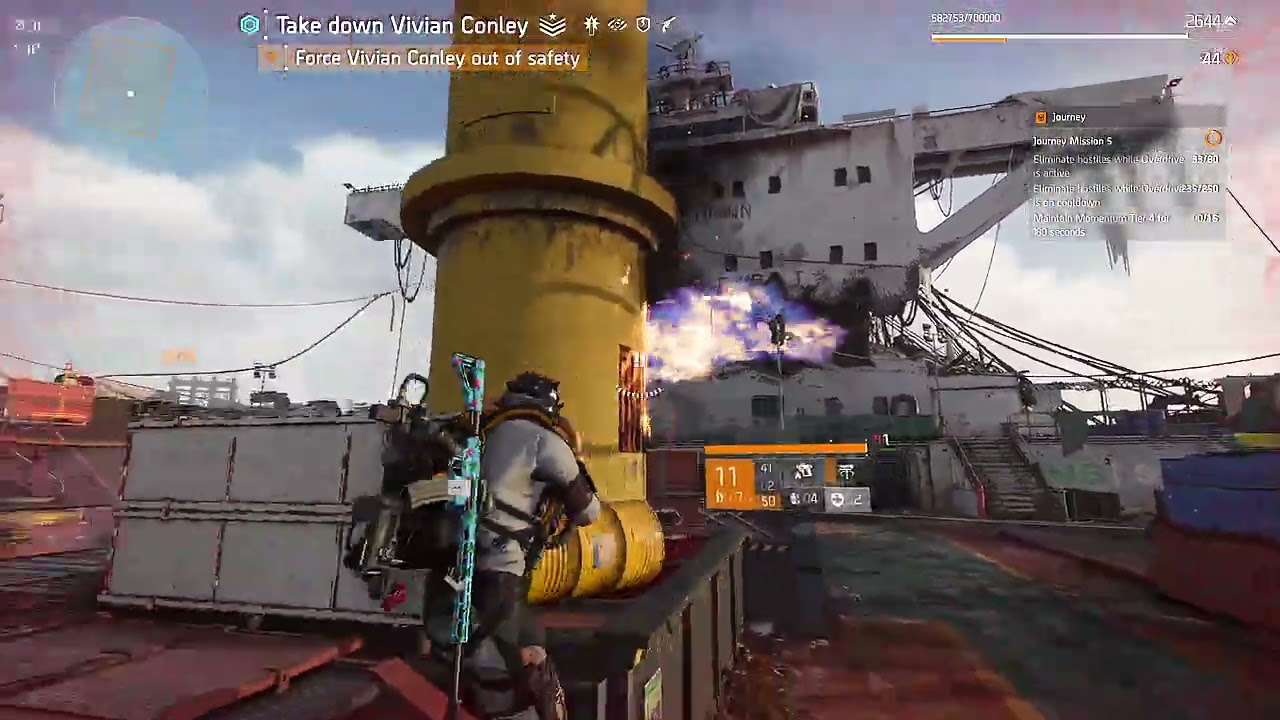The width and height of the screenshot is (1280, 720).
Task: Activate the left skill icon beside the ammo box
Action: click(x=803, y=471)
